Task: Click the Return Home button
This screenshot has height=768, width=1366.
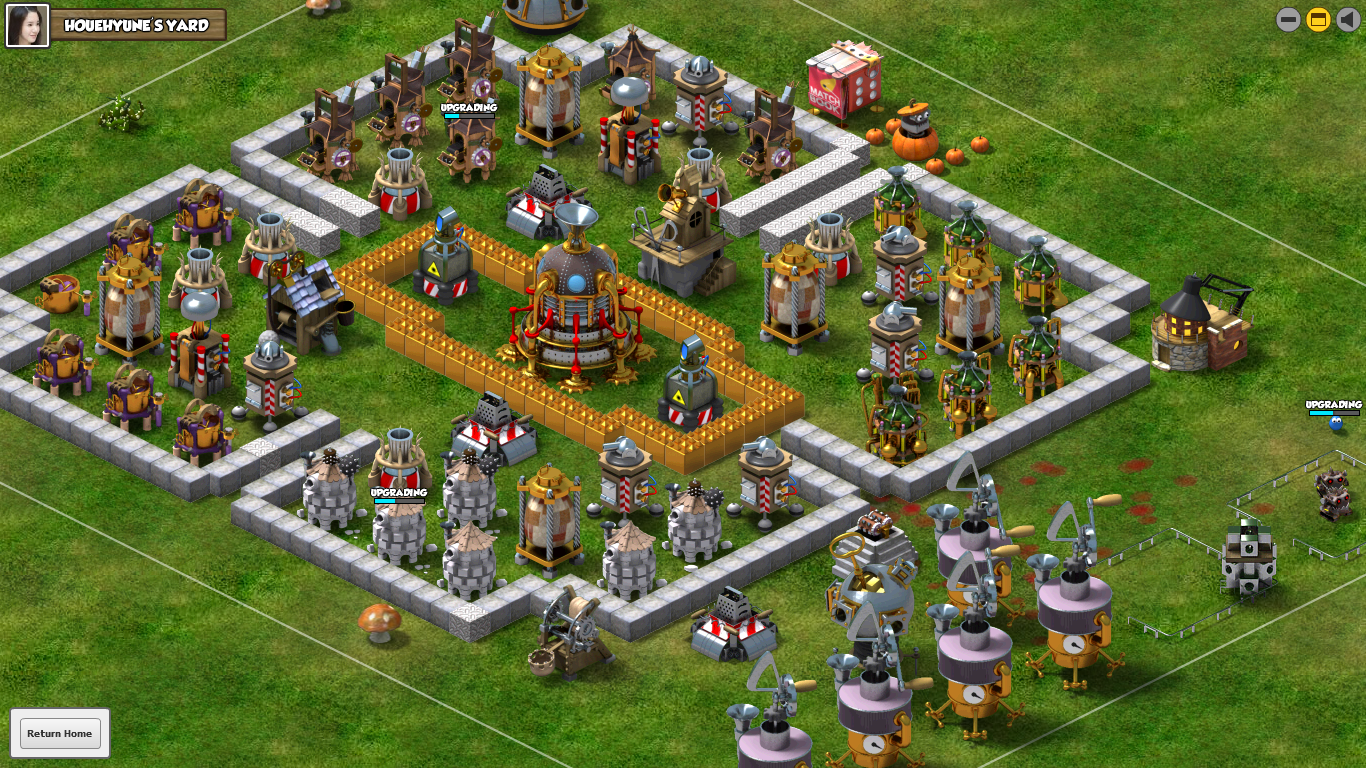Action: (x=62, y=733)
